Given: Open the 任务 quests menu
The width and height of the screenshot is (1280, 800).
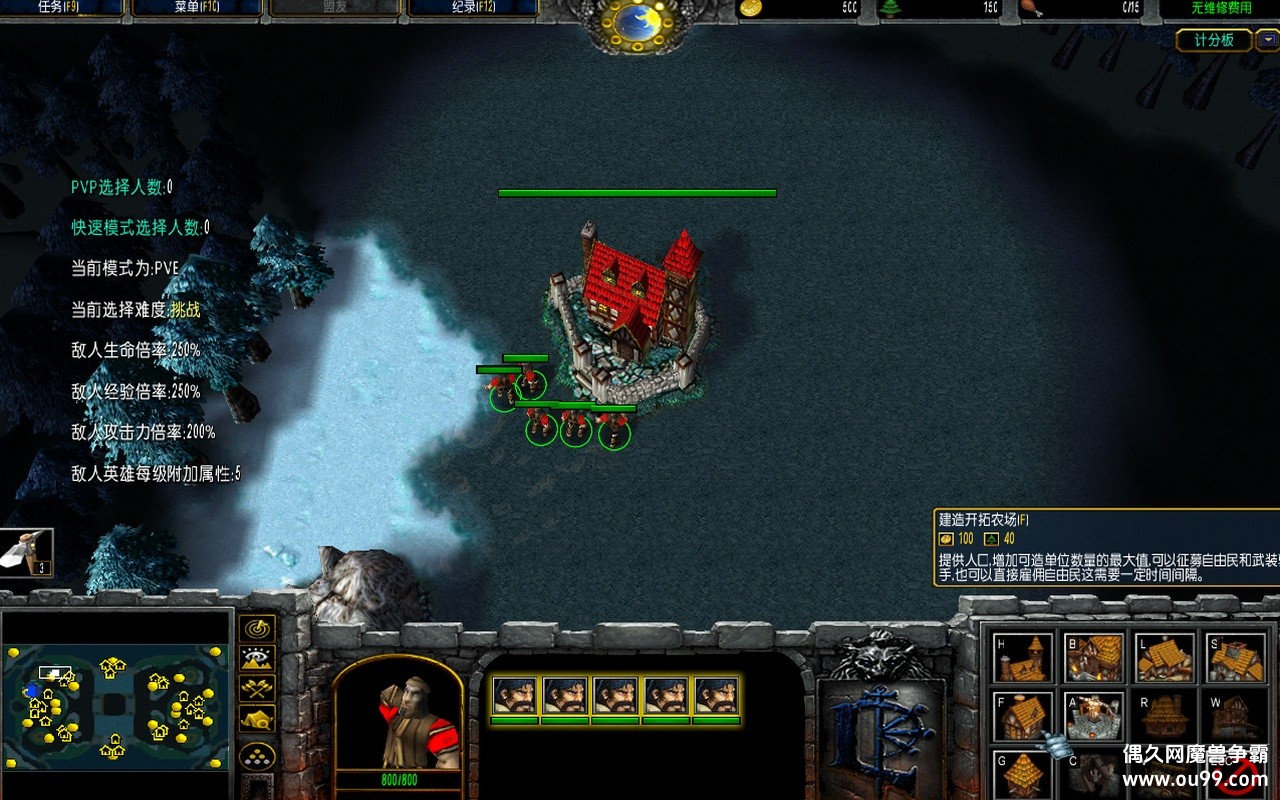Looking at the screenshot, I should point(60,8).
